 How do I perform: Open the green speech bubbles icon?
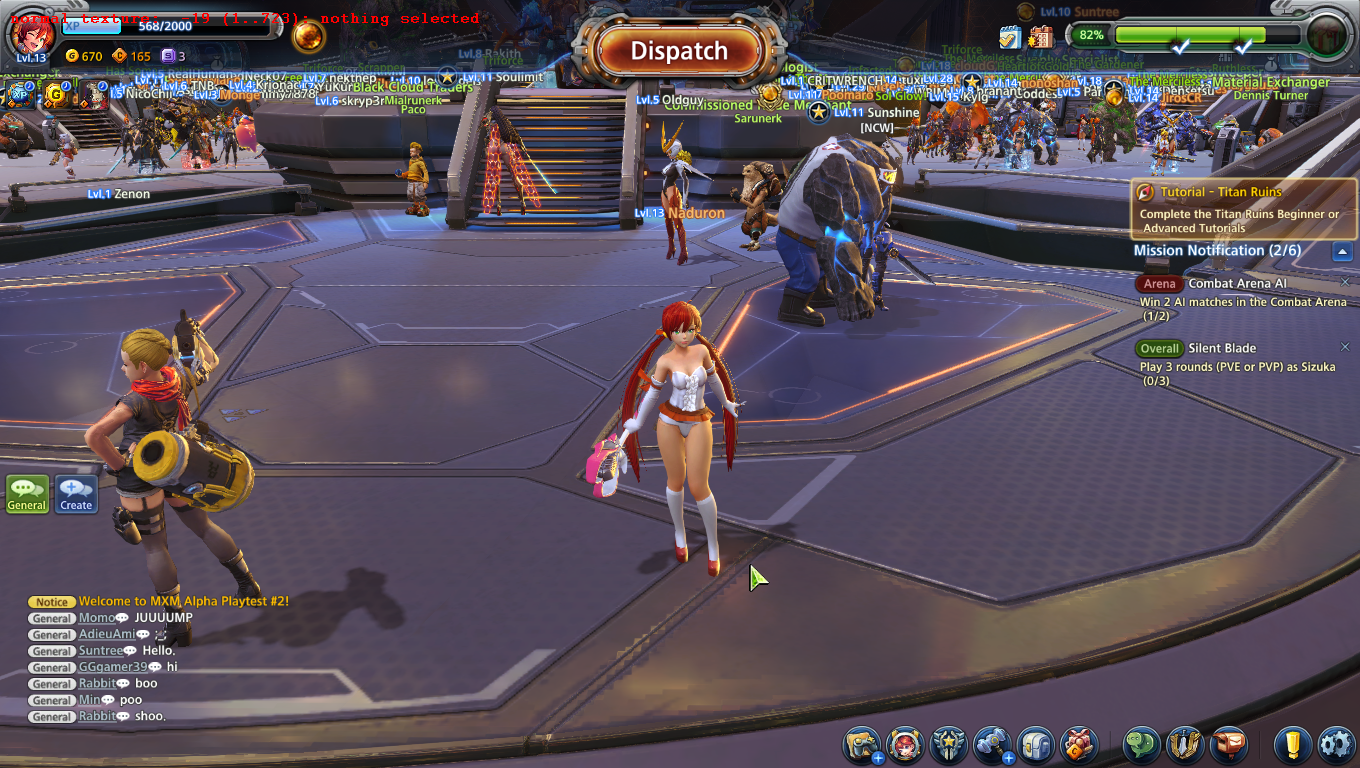[1142, 745]
